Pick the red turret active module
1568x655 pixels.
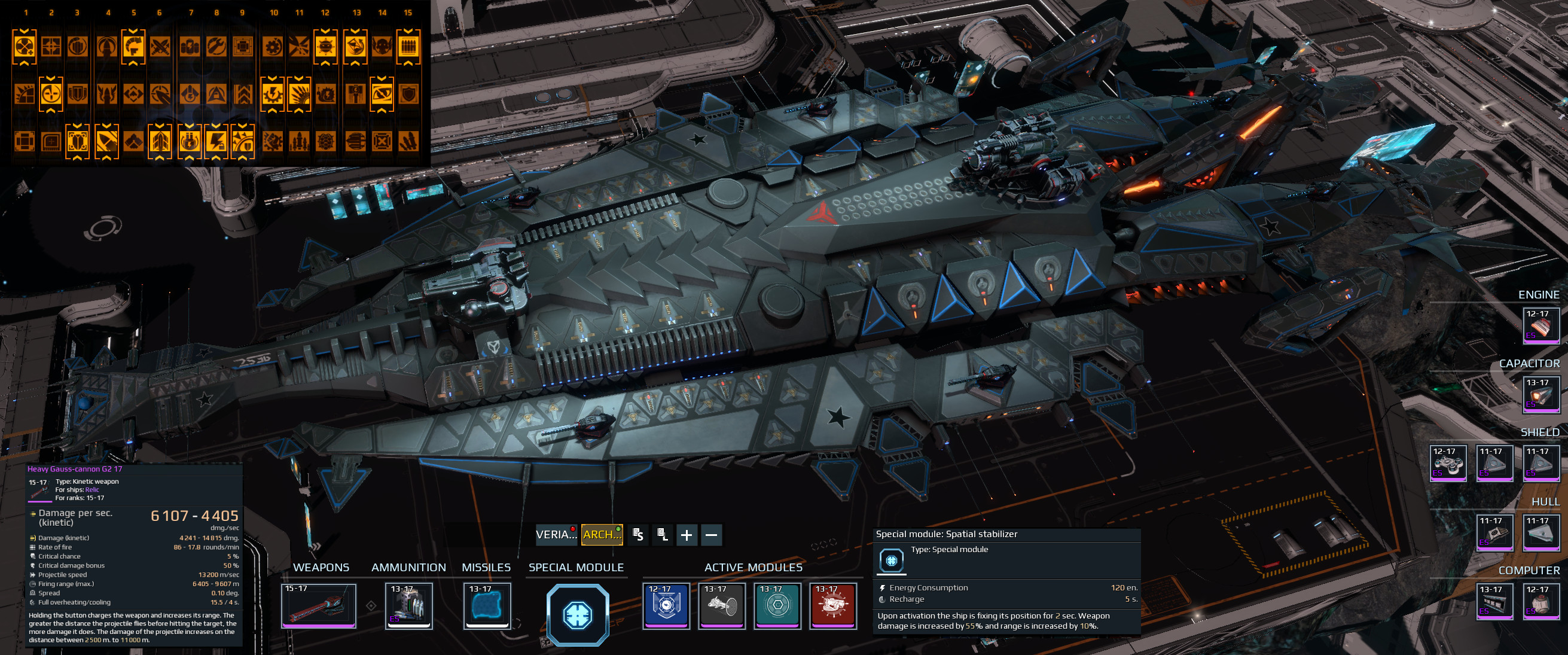(x=832, y=606)
